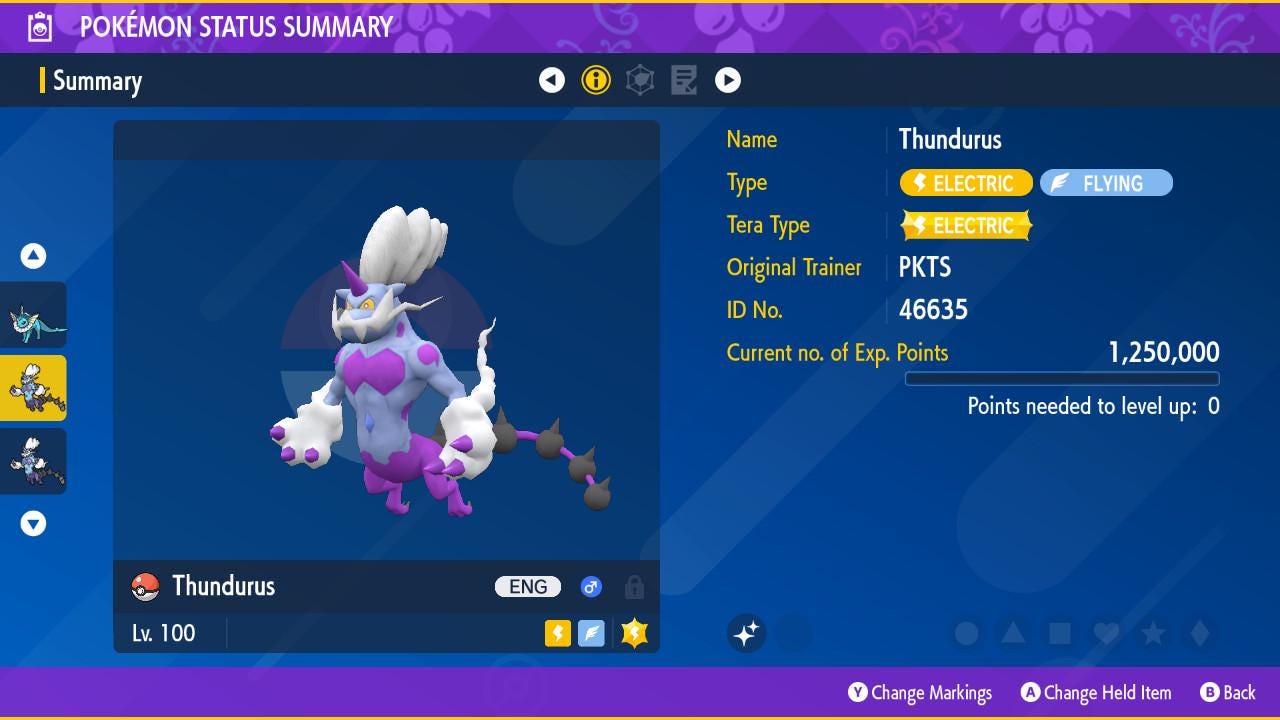This screenshot has width=1280, height=720.
Task: Toggle the circle marking
Action: [x=966, y=633]
